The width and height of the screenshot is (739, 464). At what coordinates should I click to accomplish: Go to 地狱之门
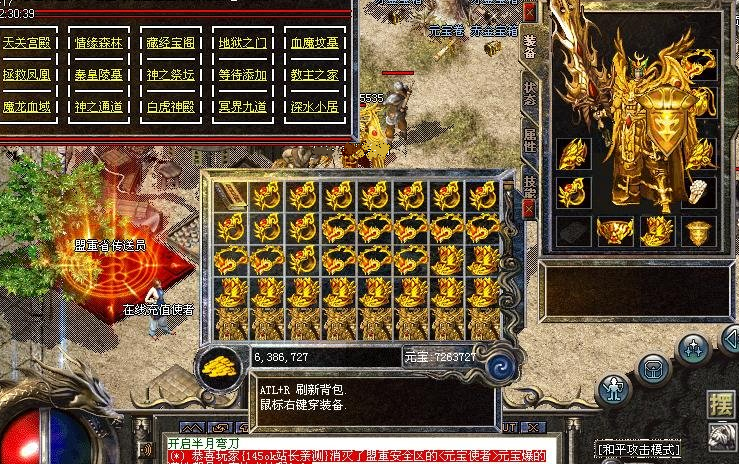click(241, 44)
